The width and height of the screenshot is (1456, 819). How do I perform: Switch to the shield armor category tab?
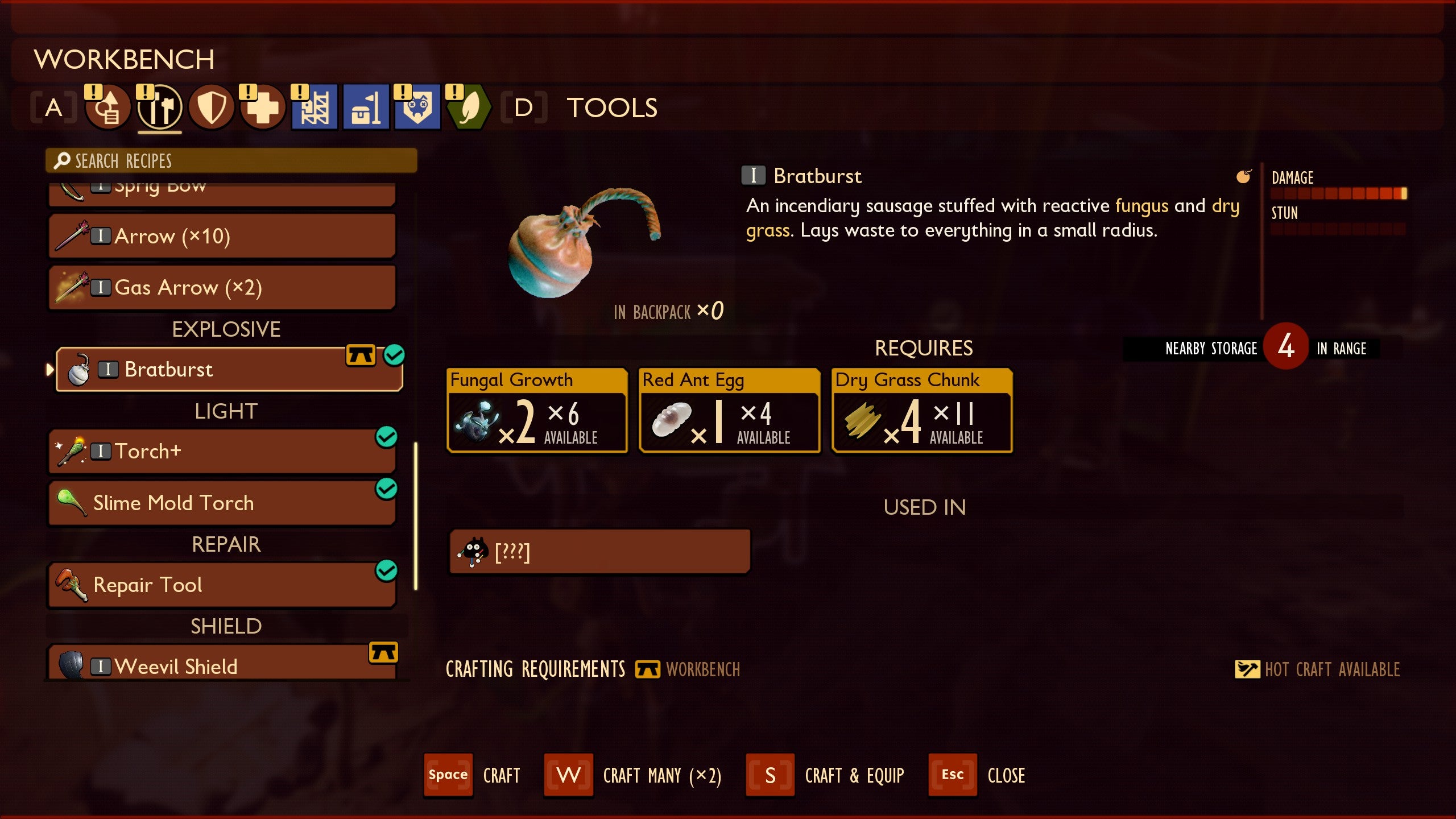click(x=211, y=107)
